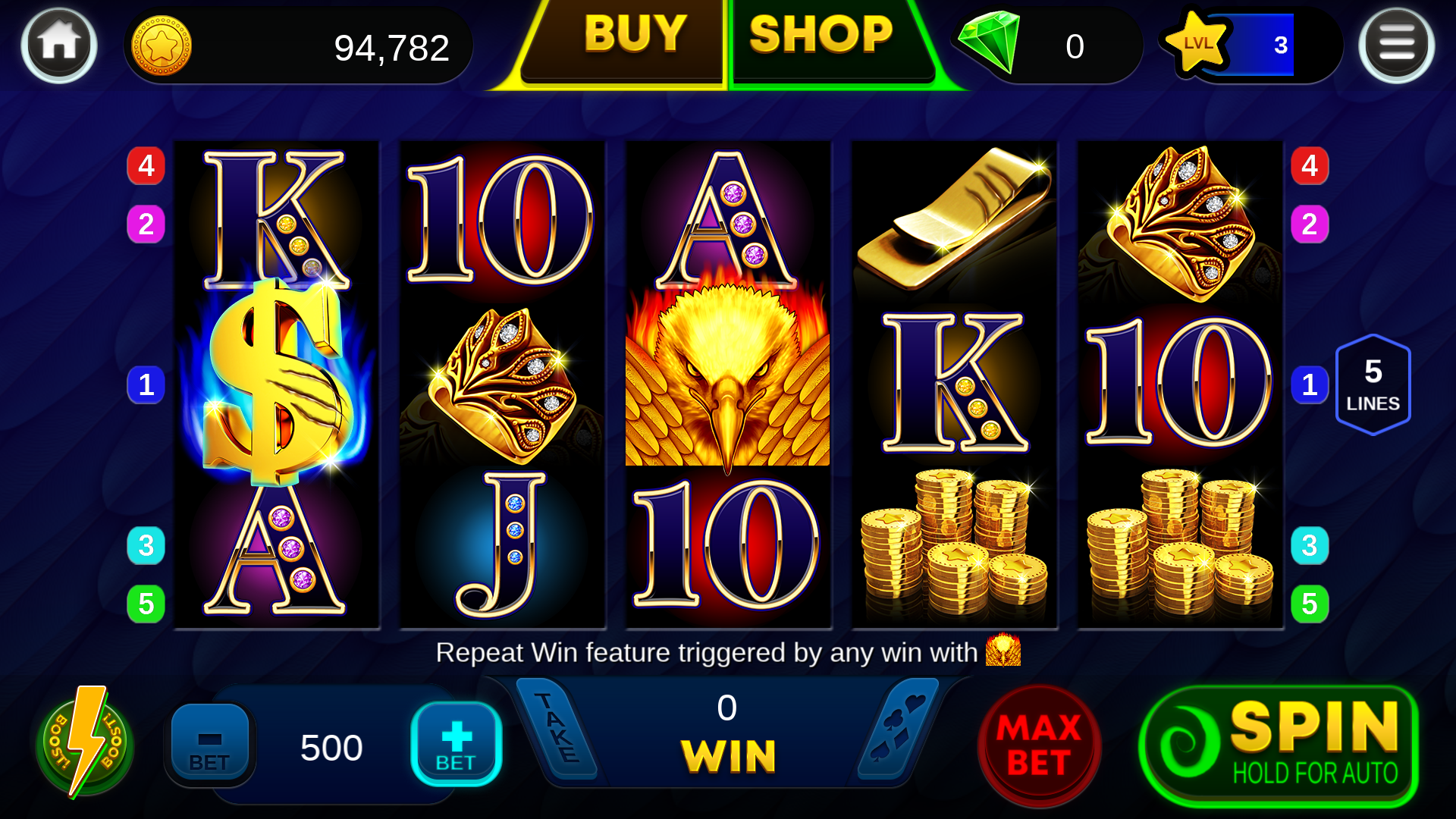This screenshot has width=1456, height=819.
Task: Increase the bet with plus BET
Action: click(x=456, y=743)
